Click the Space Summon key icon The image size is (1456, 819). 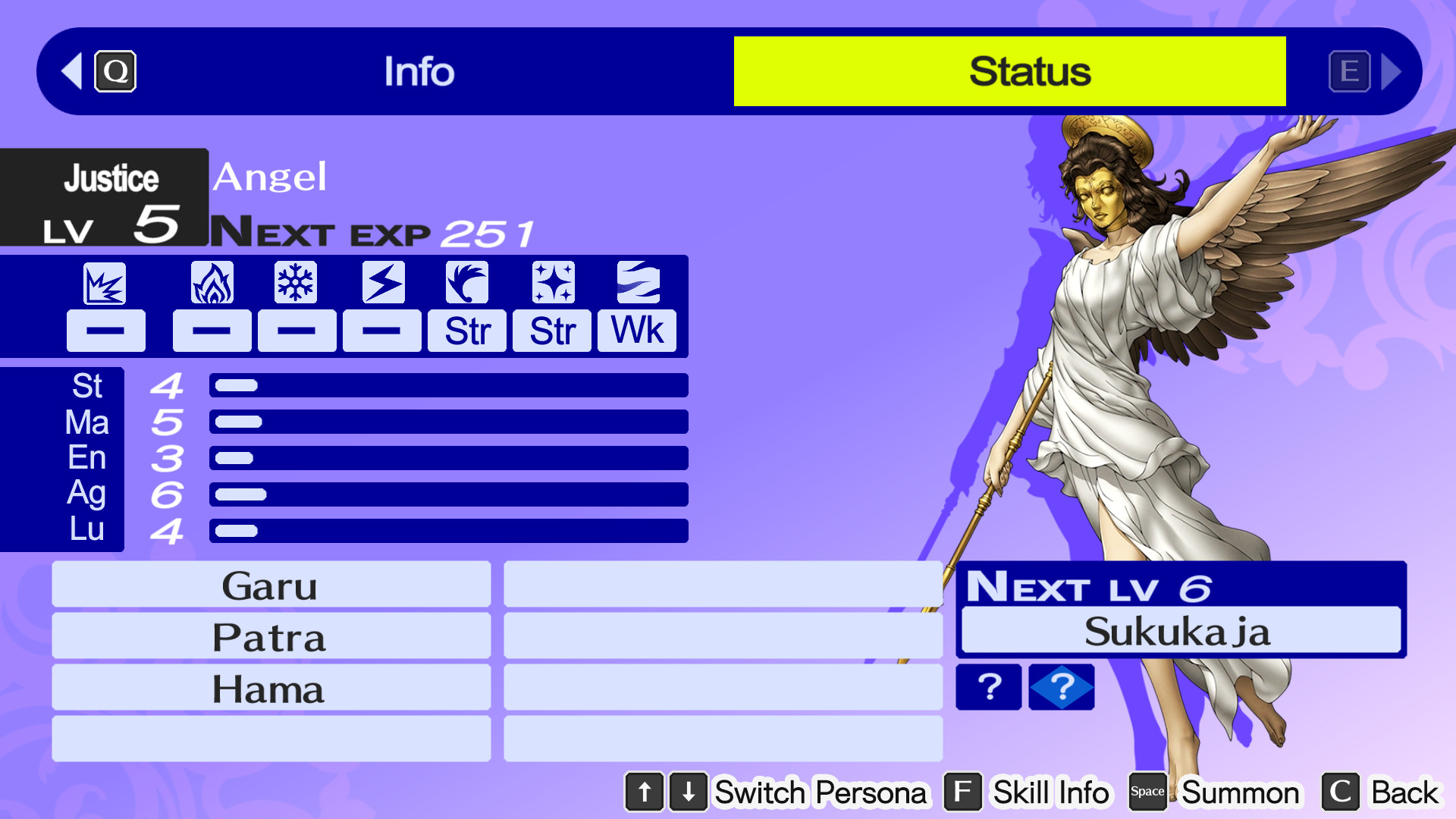click(1147, 792)
